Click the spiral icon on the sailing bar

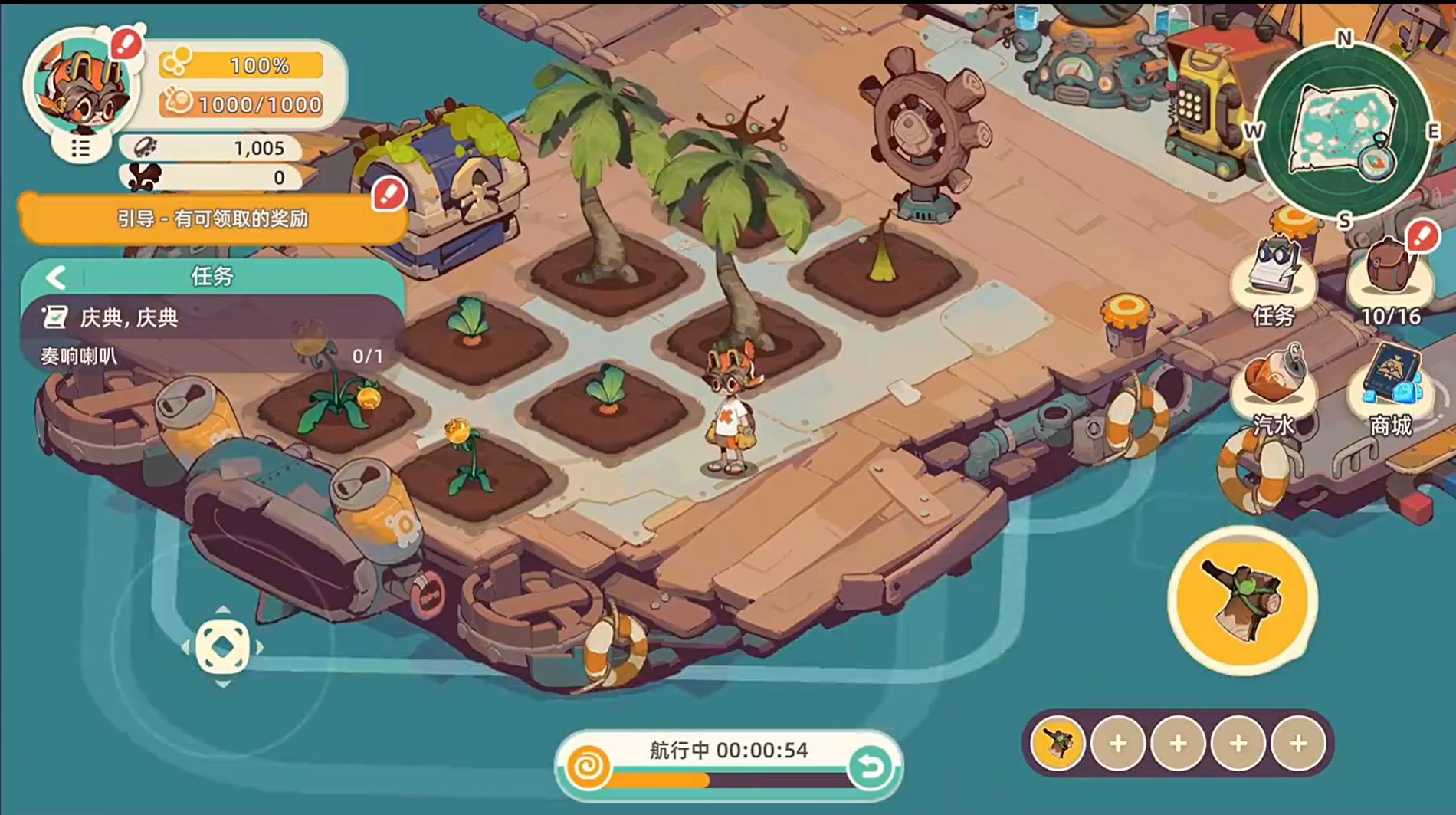[x=589, y=767]
